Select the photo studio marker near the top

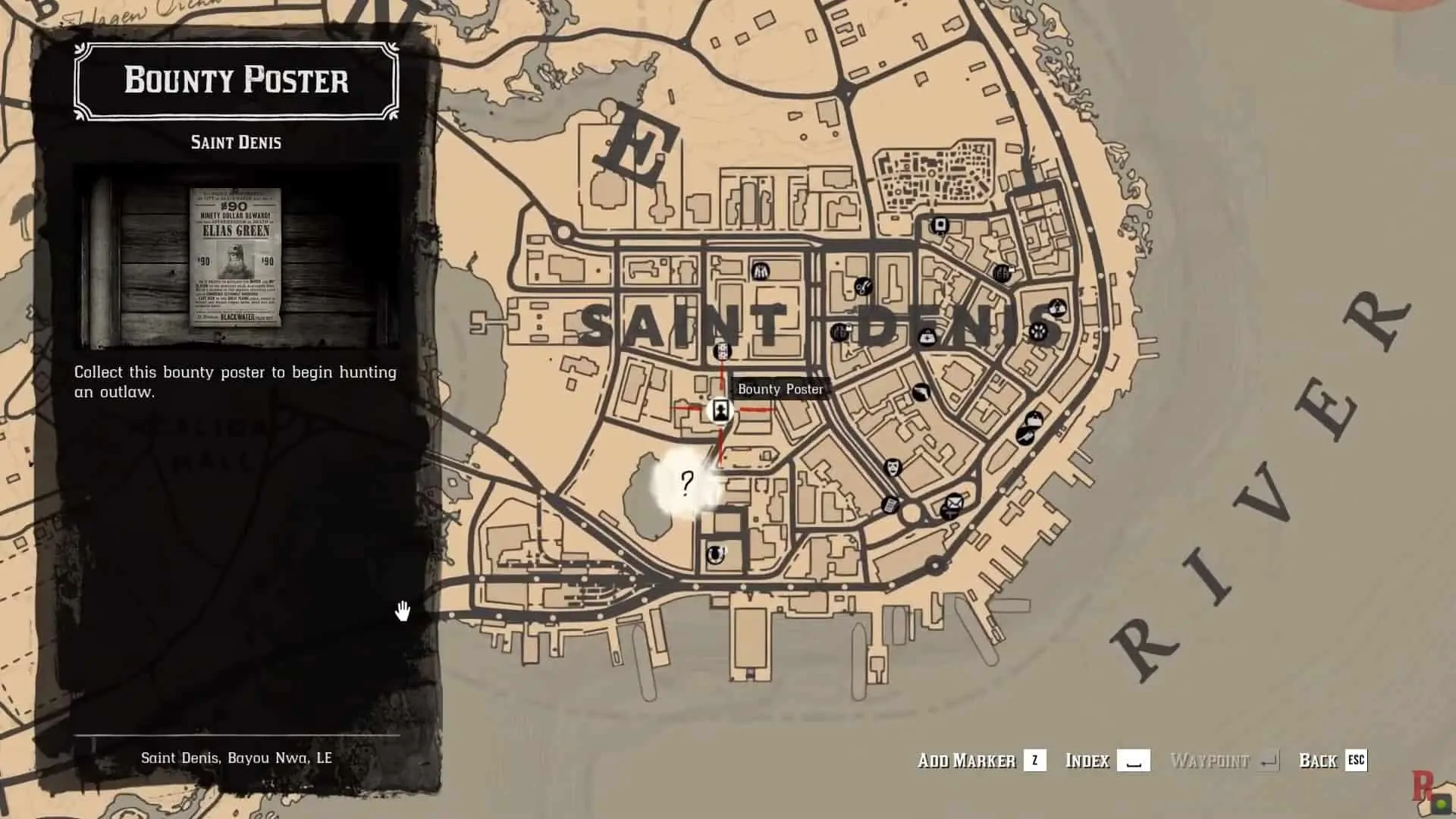click(x=940, y=225)
